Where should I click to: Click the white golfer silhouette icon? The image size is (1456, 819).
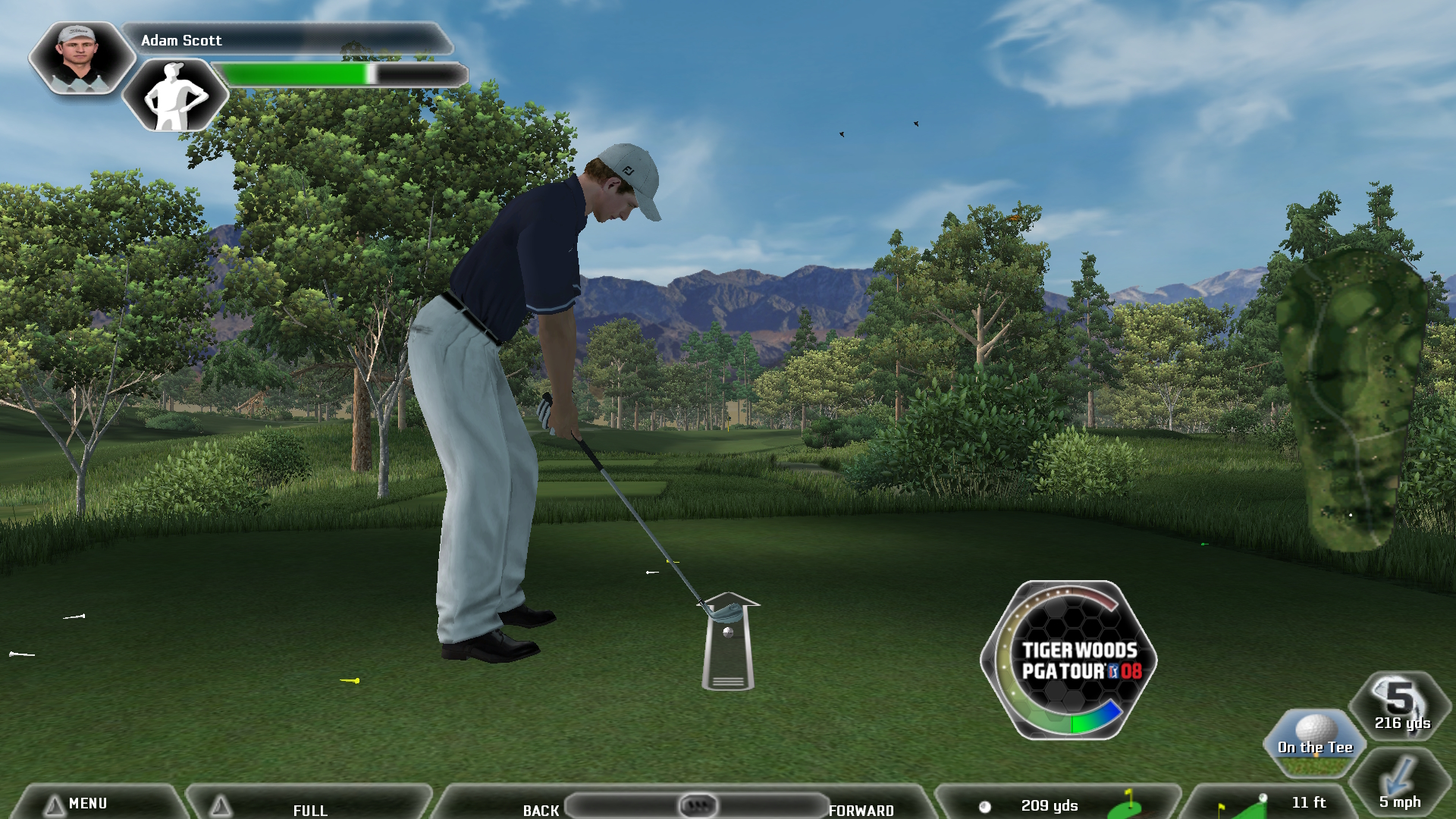(x=175, y=96)
